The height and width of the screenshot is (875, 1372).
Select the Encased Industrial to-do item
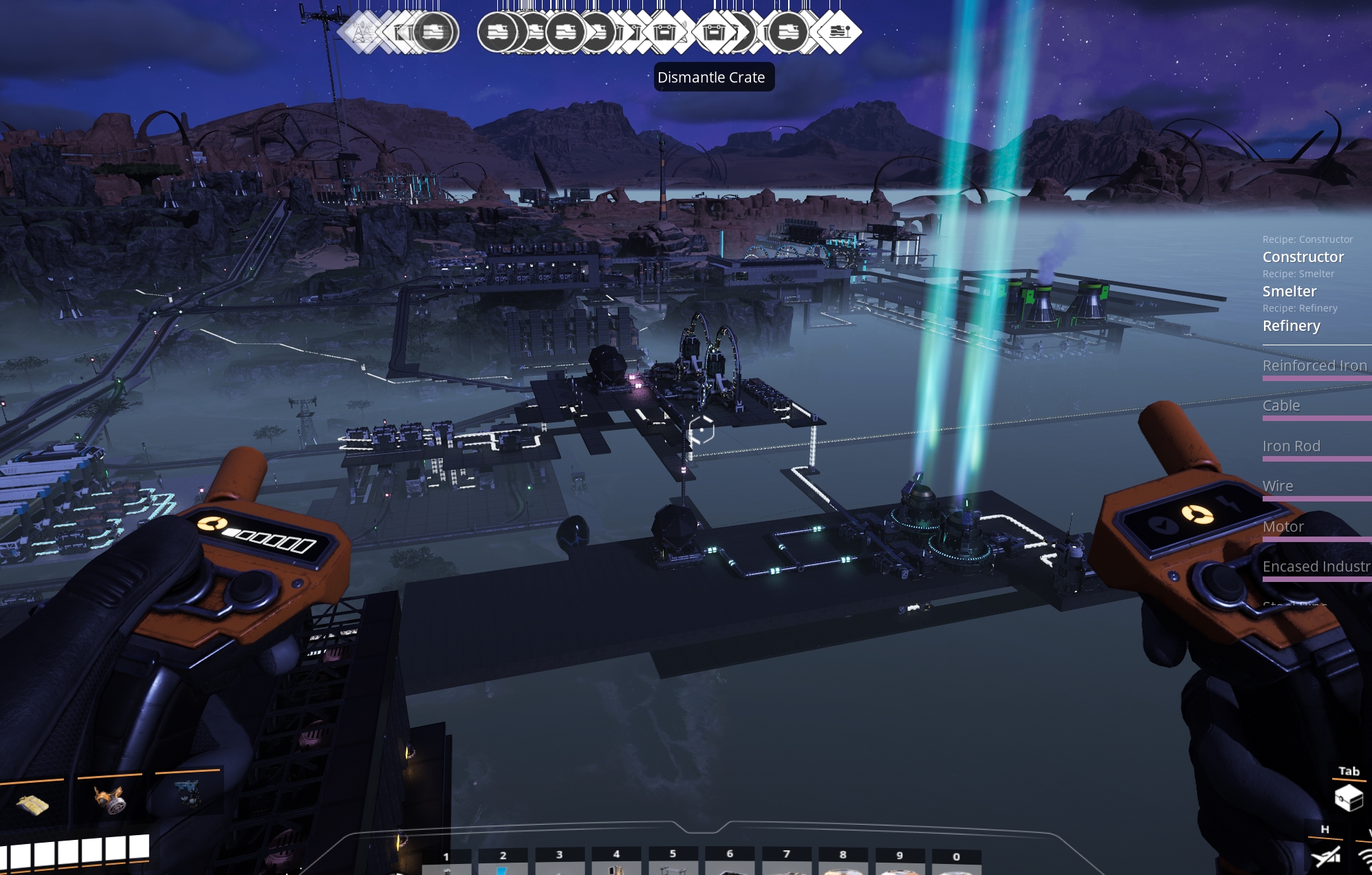coord(1316,566)
